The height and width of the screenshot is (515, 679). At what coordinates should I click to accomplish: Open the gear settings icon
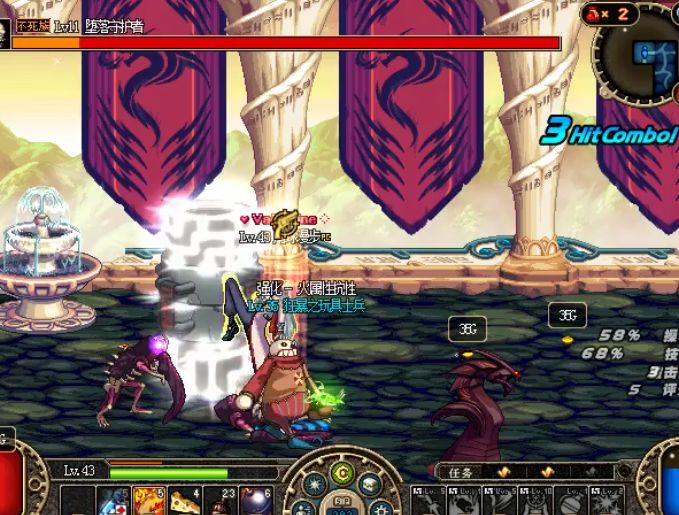380,507
